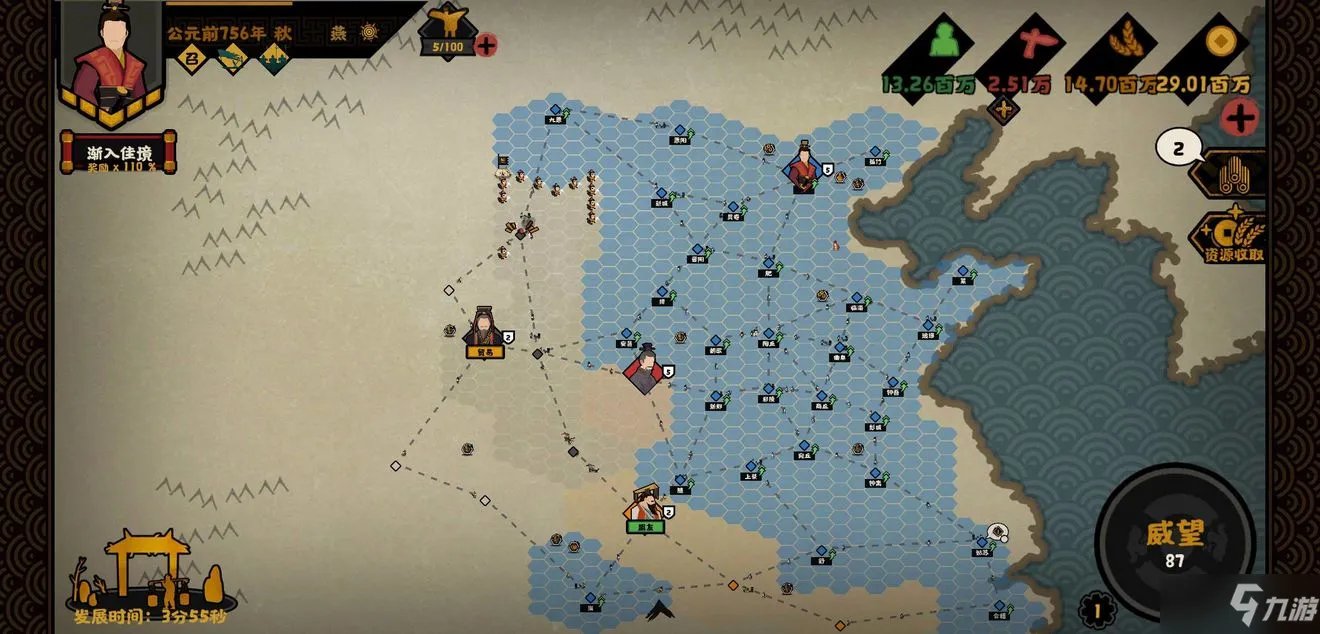Open the golden gate development building icon
The image size is (1320, 634).
[148, 570]
